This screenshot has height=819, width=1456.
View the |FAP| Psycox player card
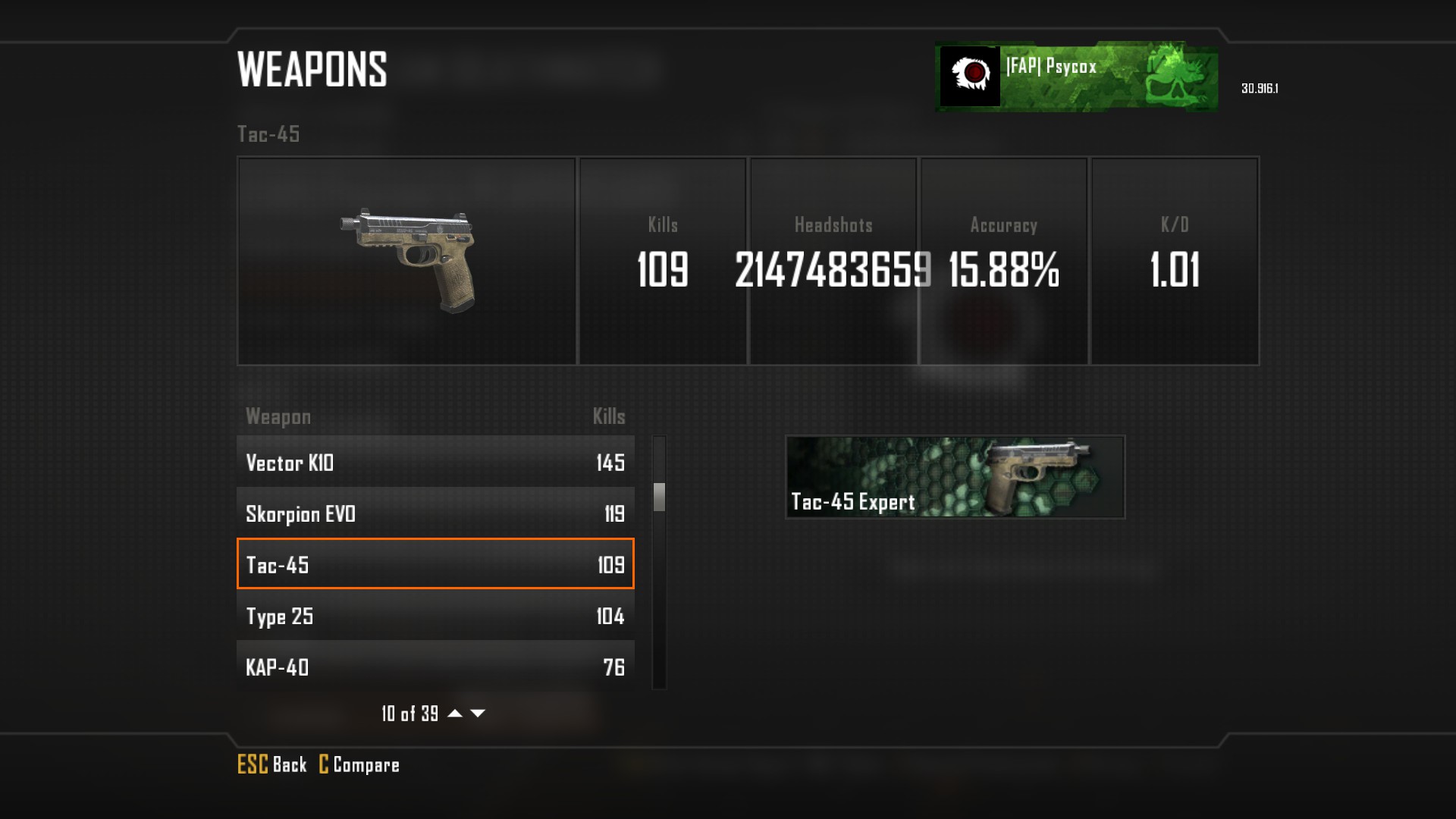tap(1077, 77)
